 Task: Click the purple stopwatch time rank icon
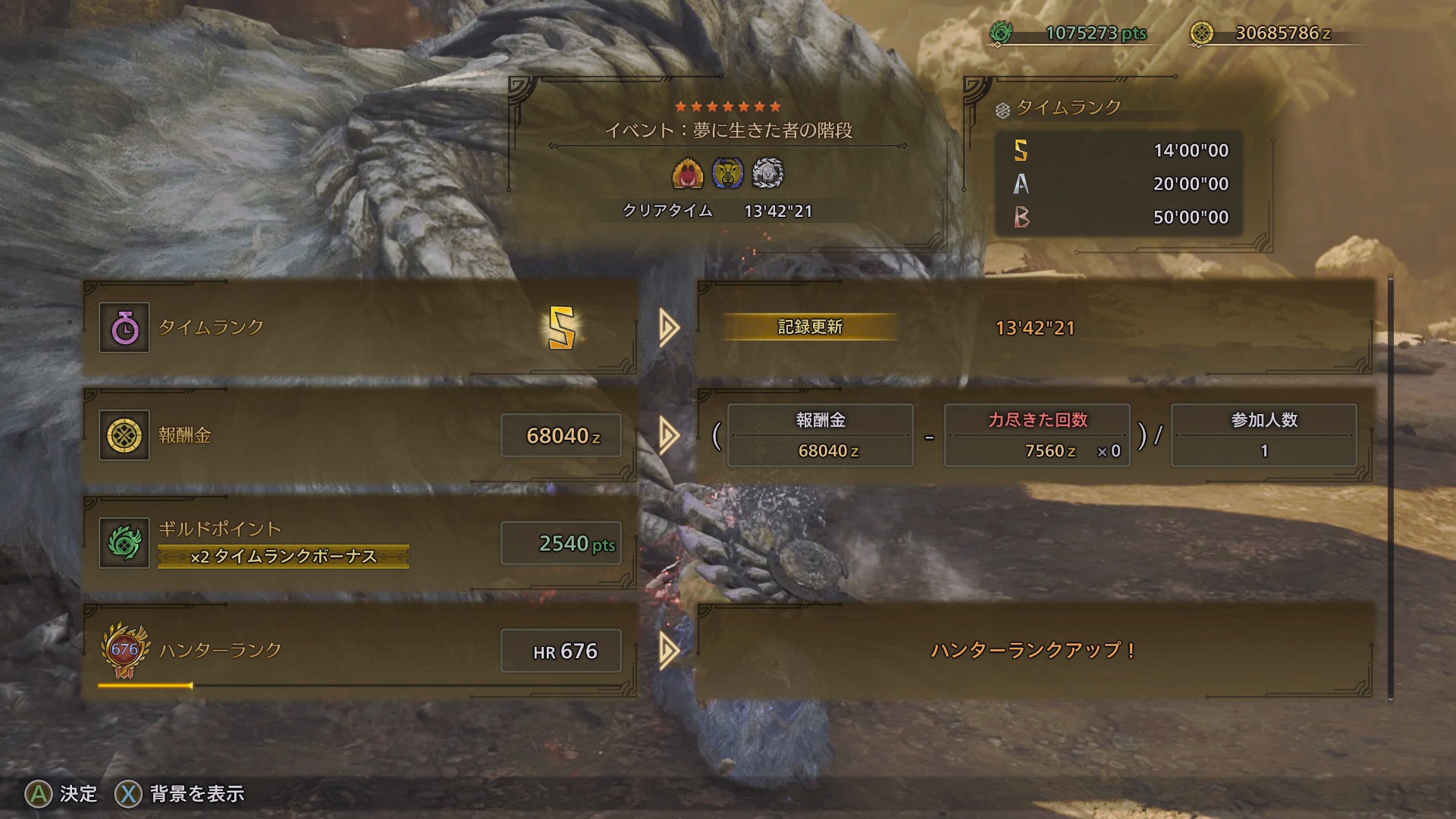click(x=124, y=328)
